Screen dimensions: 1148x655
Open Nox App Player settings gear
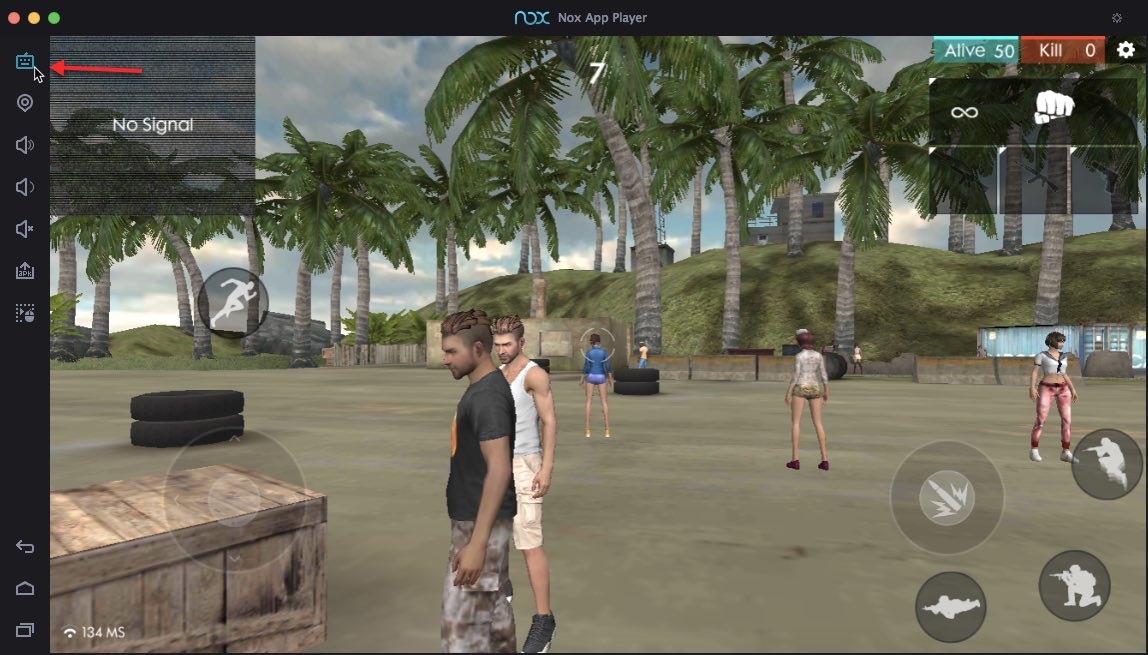point(1117,18)
